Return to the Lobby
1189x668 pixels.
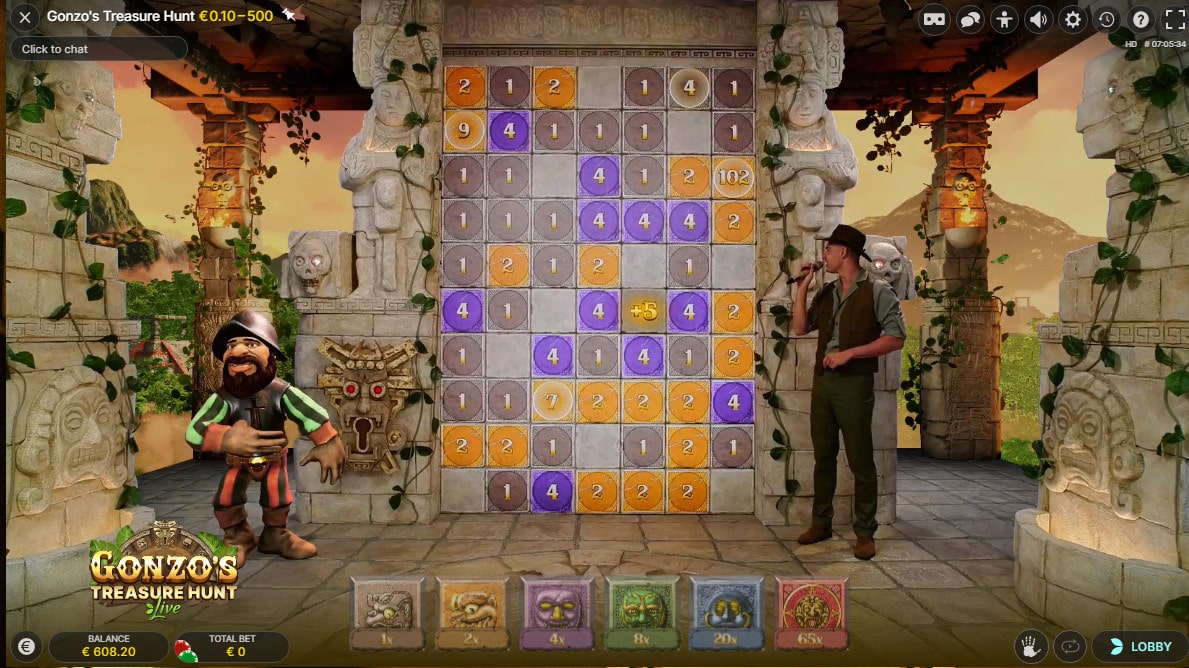click(x=1139, y=647)
